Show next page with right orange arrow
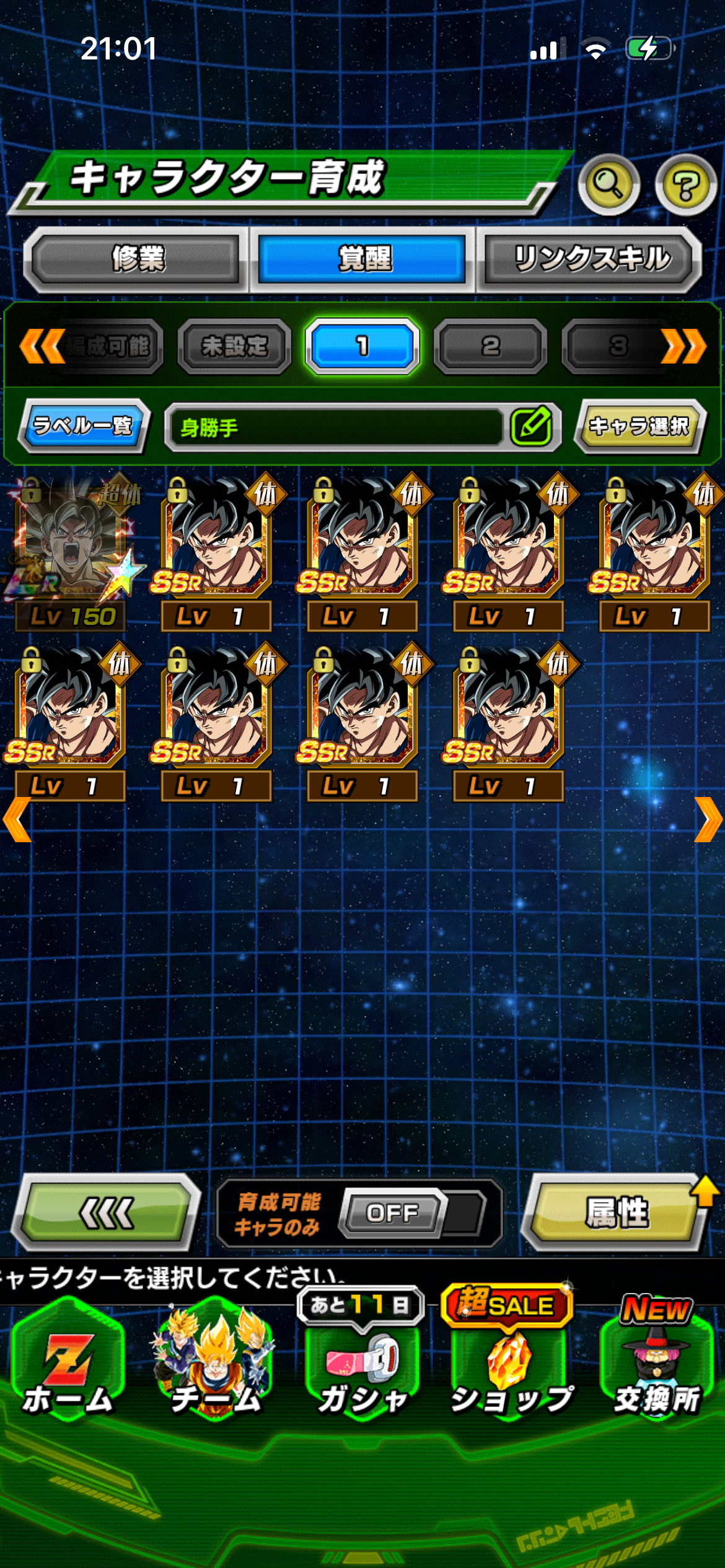This screenshot has width=725, height=1568. coord(708,819)
